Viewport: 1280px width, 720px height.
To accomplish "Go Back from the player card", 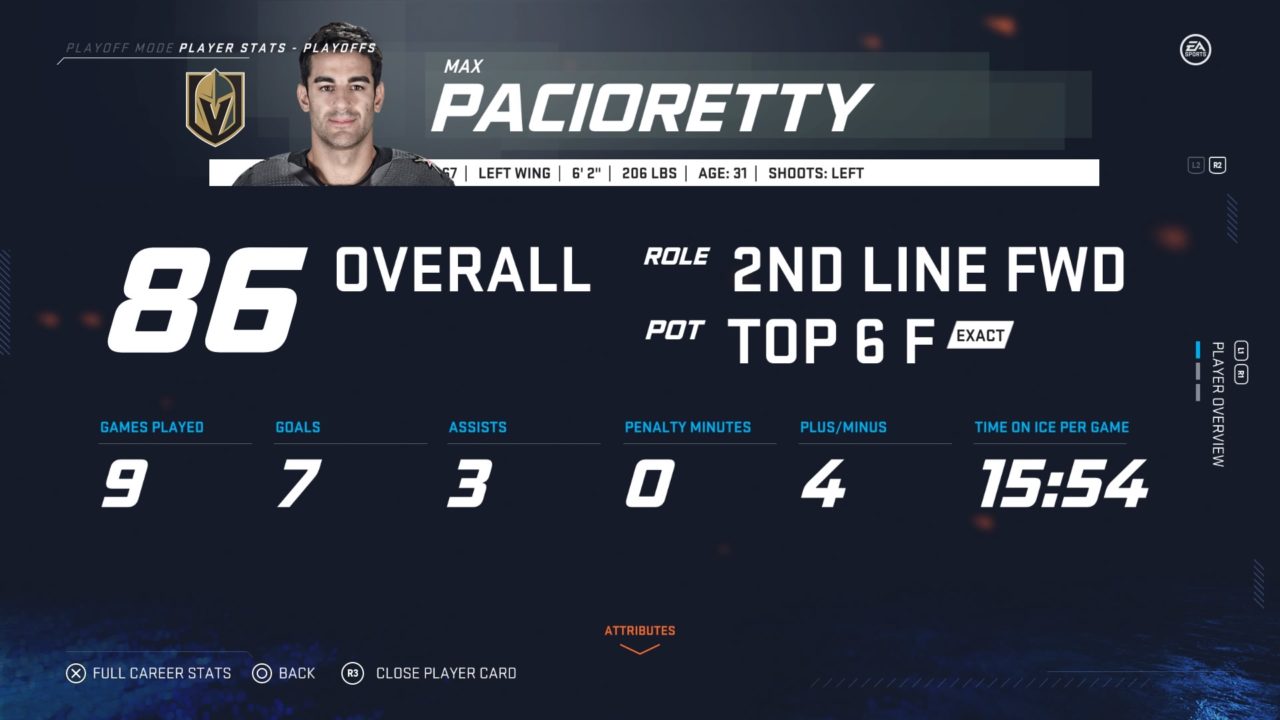I will point(284,673).
